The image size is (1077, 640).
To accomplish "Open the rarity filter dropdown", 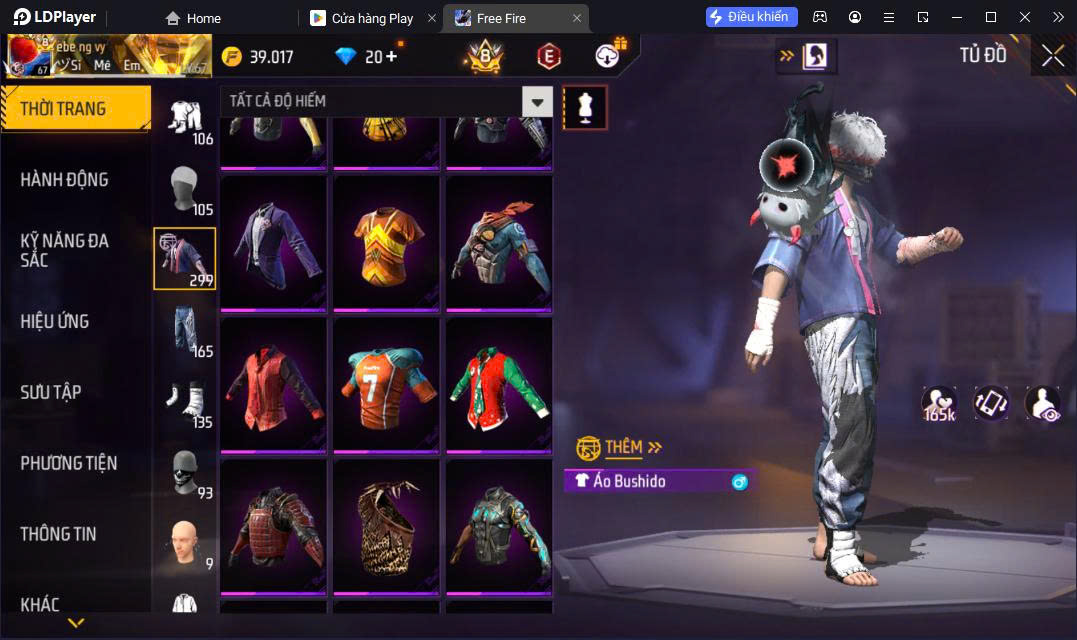I will [x=538, y=101].
